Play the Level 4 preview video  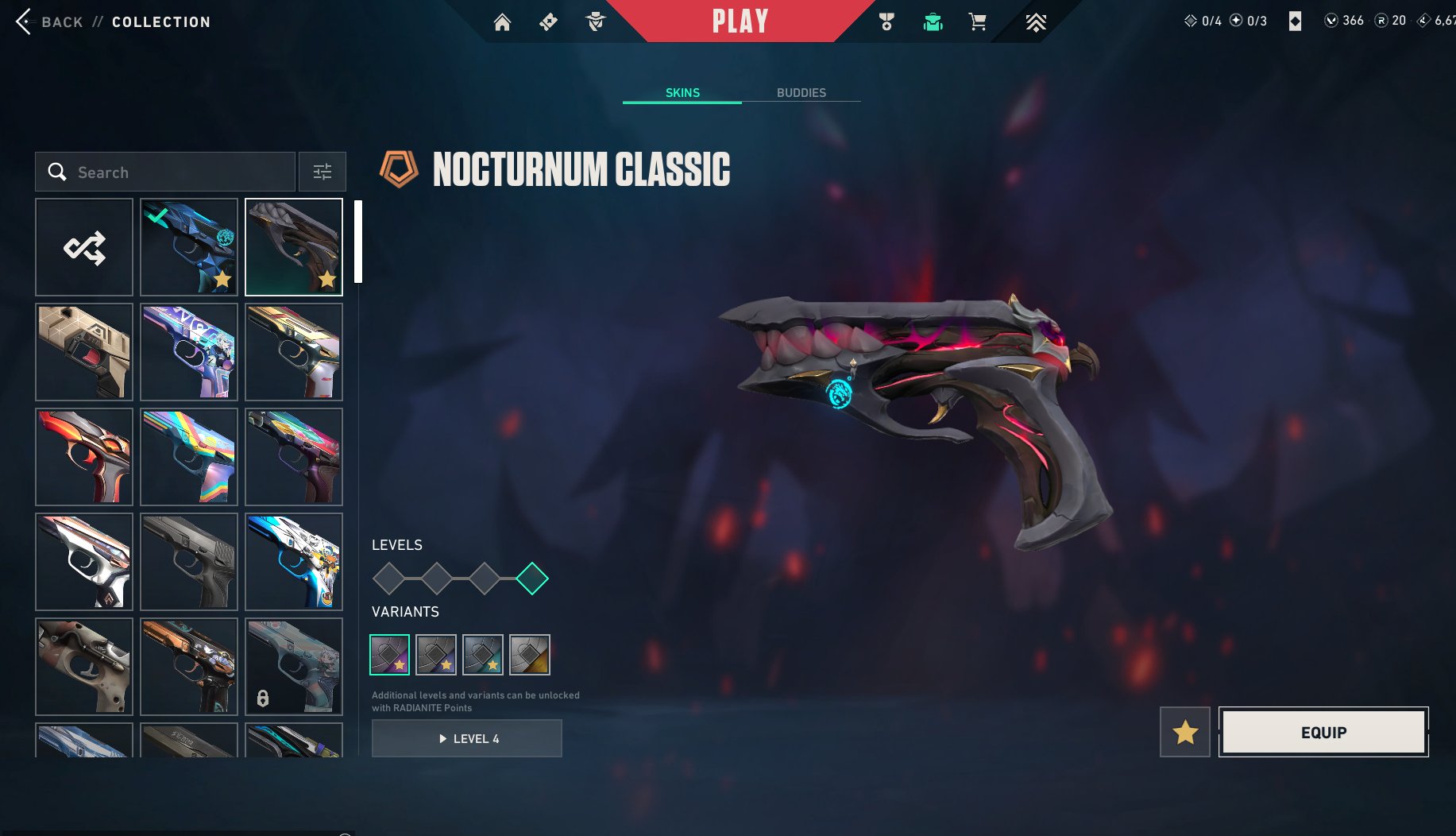click(x=467, y=738)
